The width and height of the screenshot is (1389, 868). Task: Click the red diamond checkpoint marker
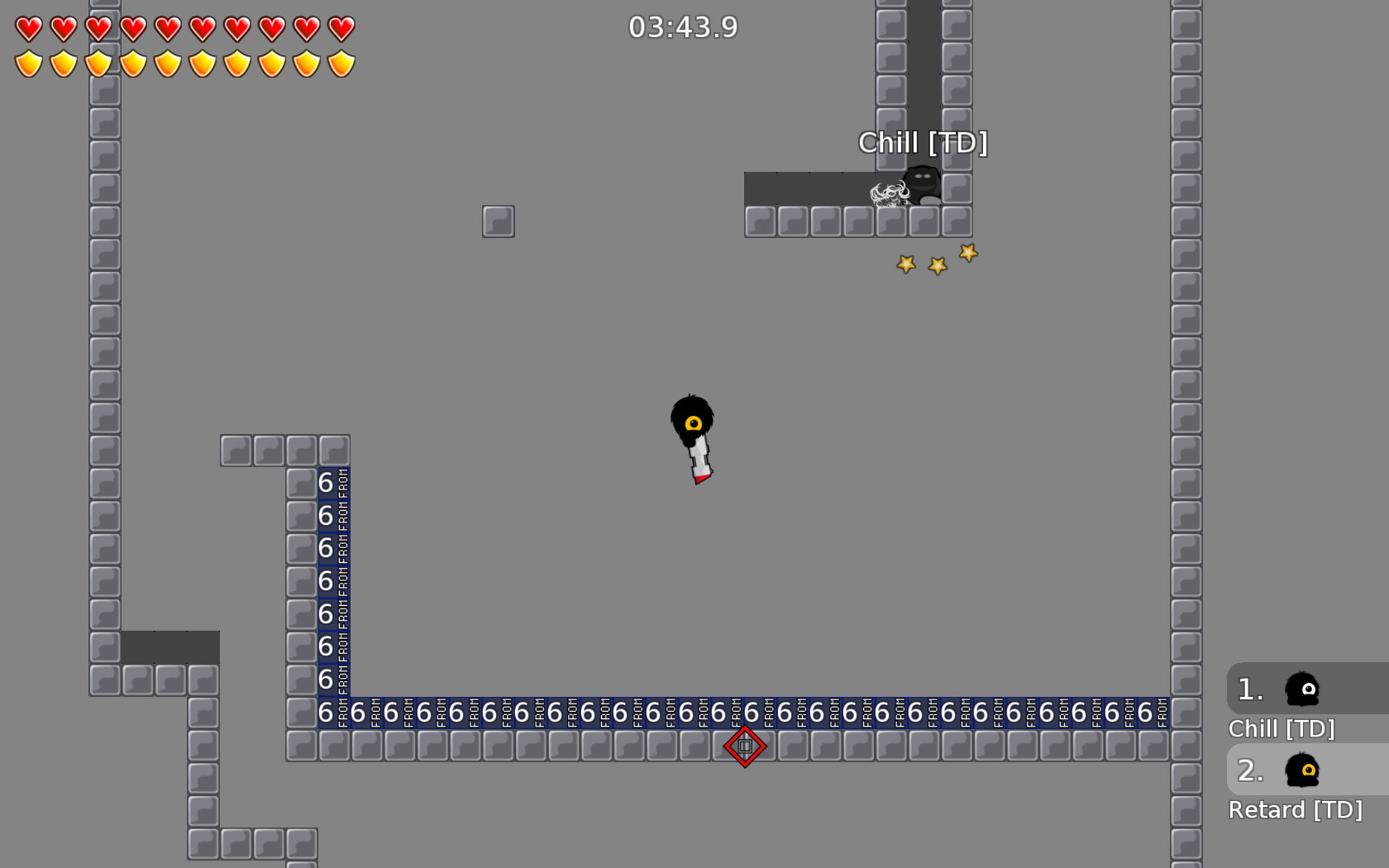[743, 746]
